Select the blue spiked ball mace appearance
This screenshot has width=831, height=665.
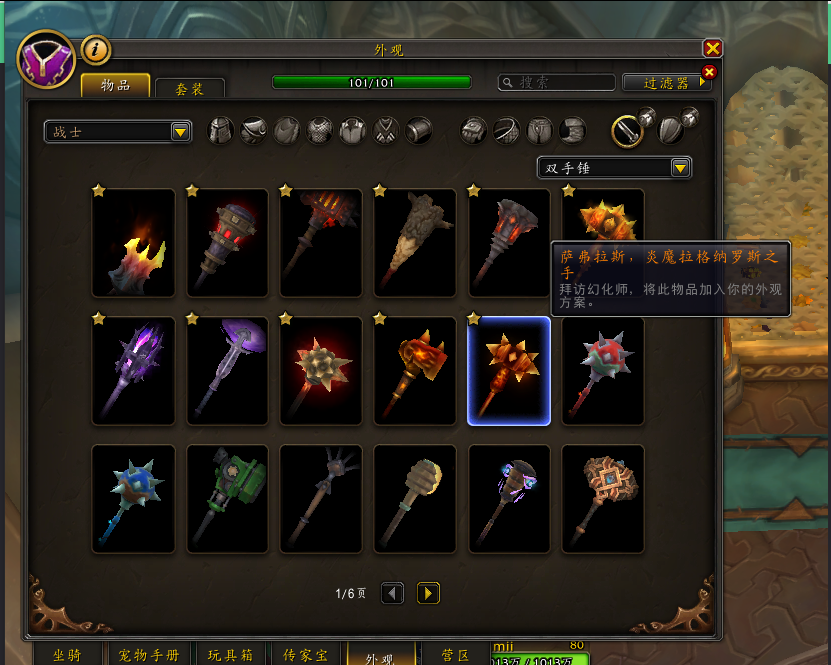click(133, 499)
